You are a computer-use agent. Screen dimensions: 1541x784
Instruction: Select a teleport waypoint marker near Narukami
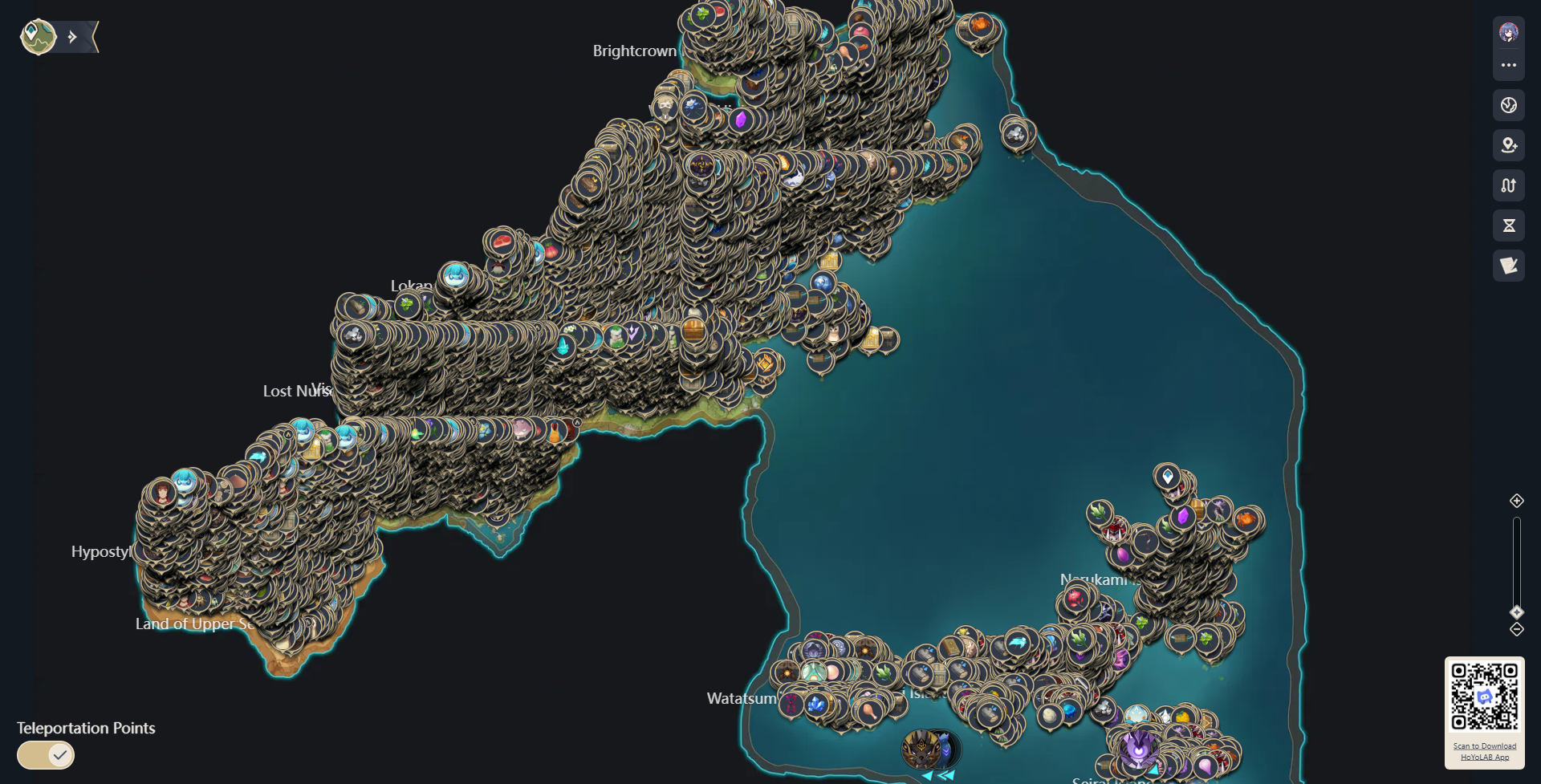click(1166, 474)
